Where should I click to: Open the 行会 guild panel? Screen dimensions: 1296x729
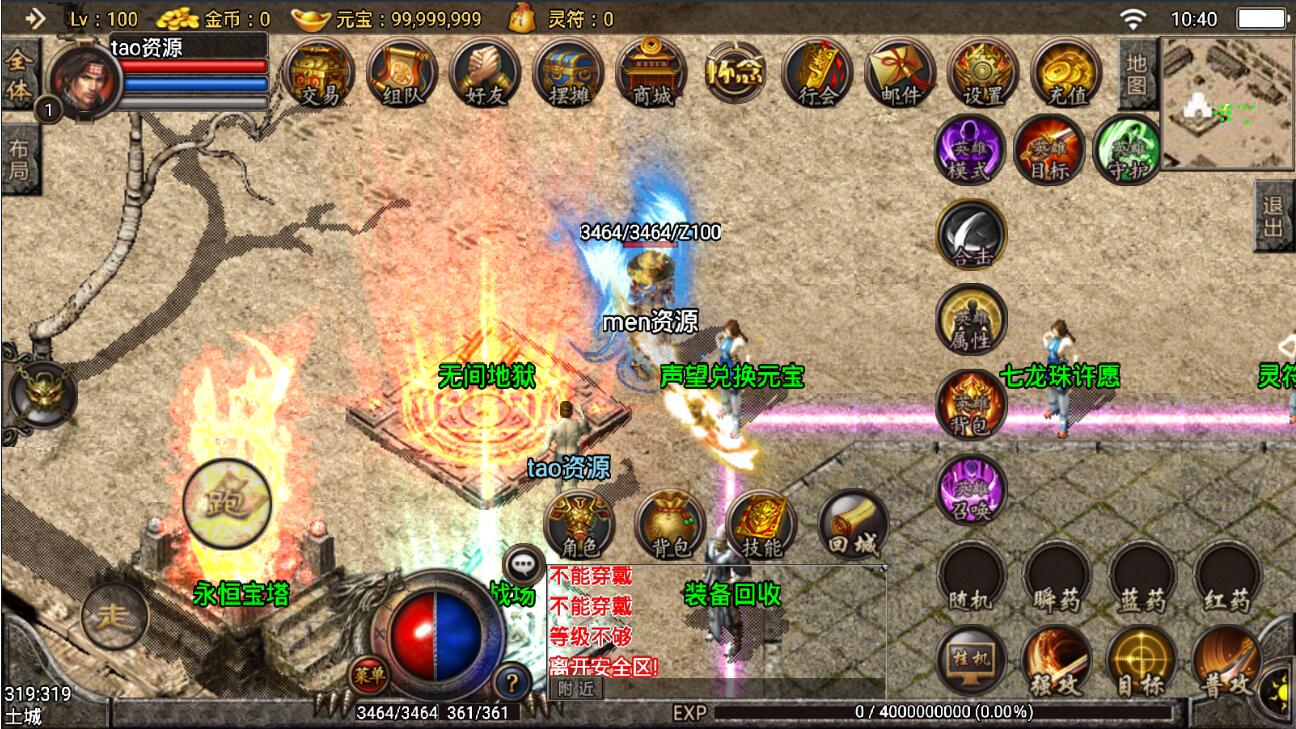coord(817,72)
